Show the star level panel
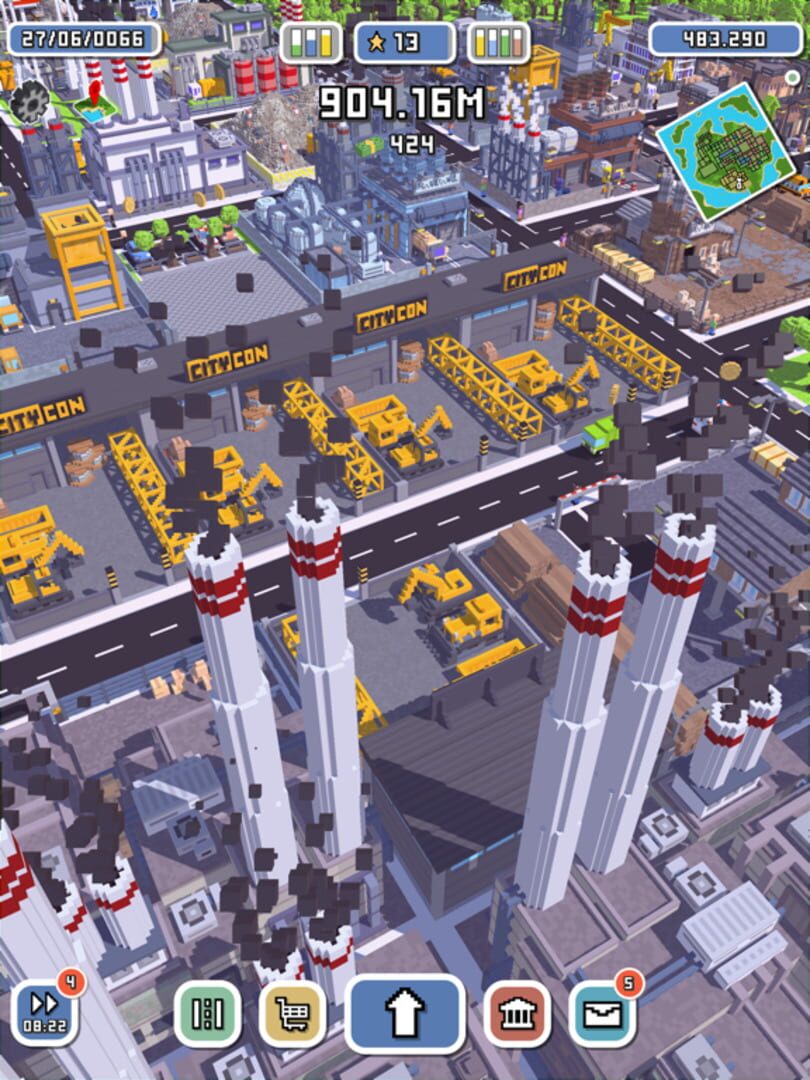The height and width of the screenshot is (1080, 810). 405,42
